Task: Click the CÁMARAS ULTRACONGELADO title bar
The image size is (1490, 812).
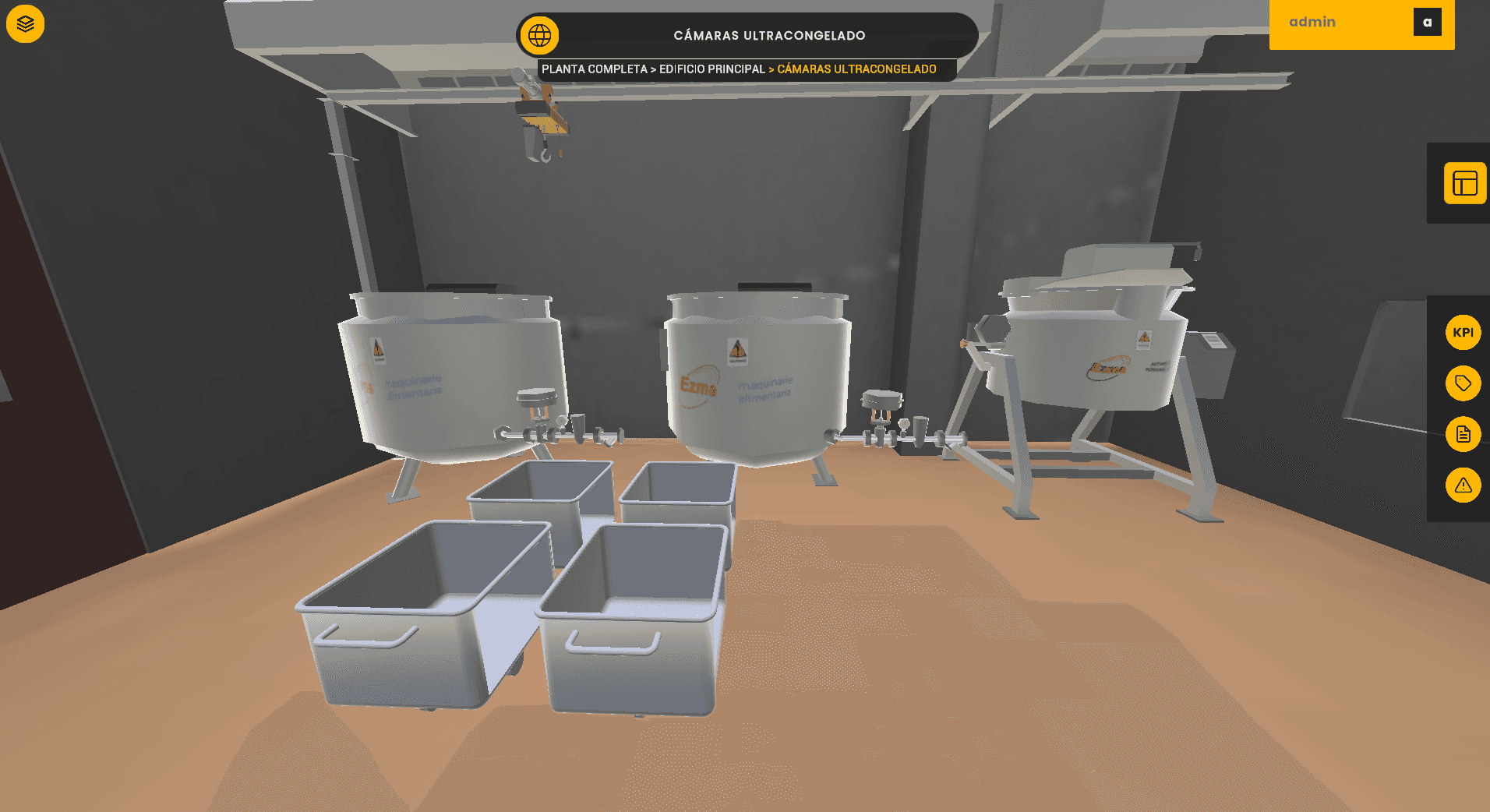Action: pos(769,35)
